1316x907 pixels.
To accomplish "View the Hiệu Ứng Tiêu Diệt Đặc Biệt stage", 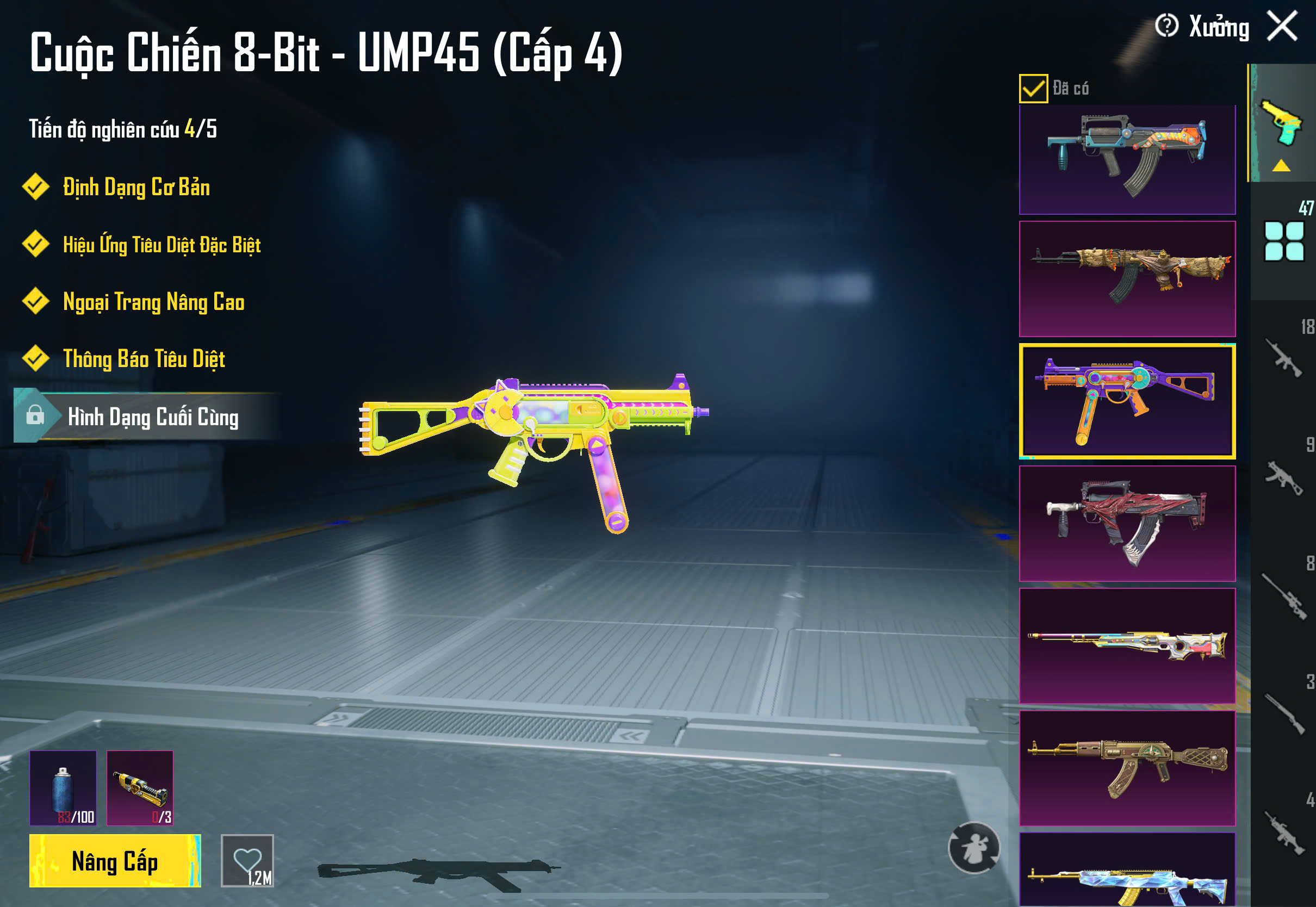I will (x=162, y=245).
